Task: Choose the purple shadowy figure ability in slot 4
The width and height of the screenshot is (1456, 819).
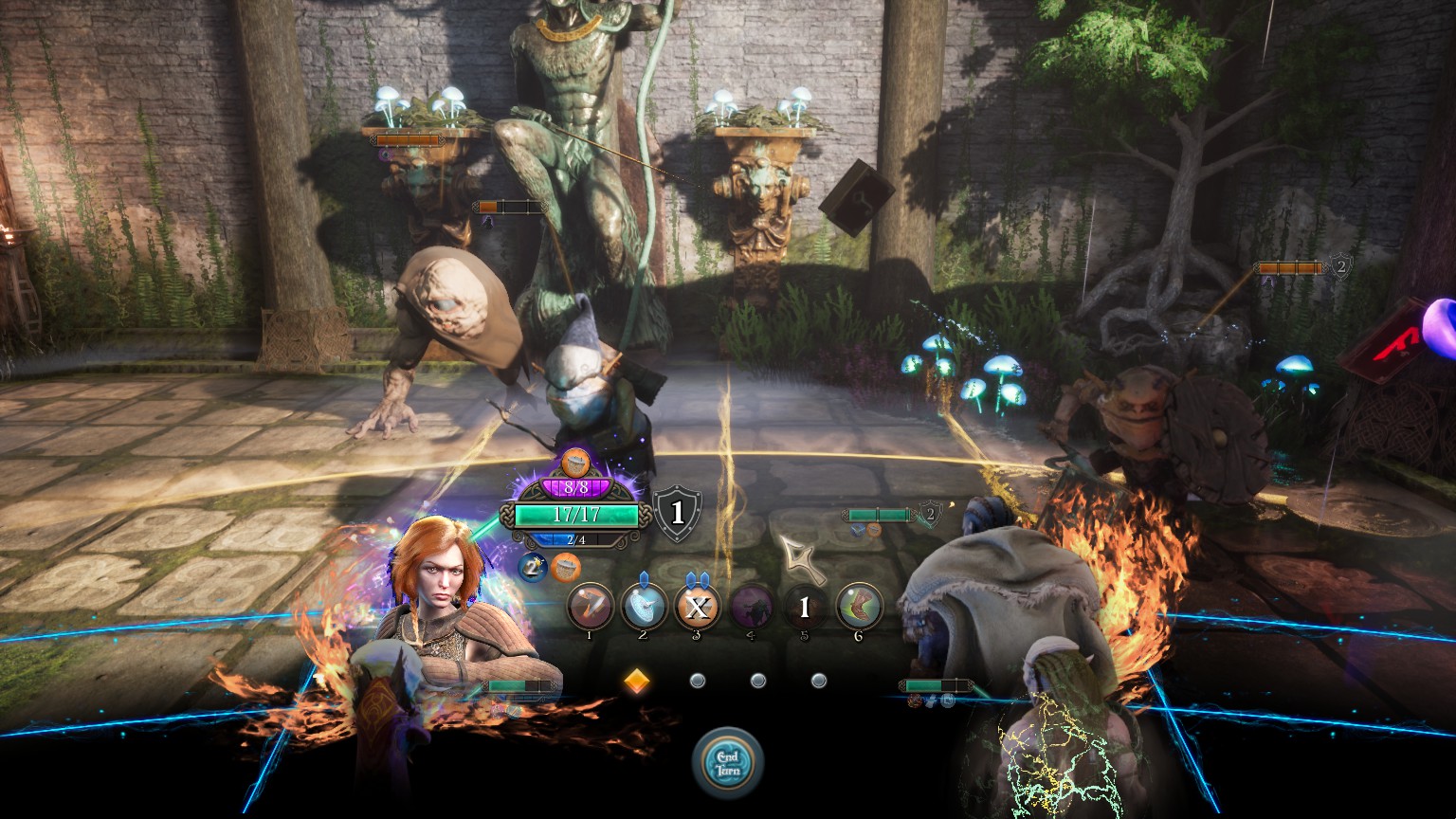Action: (751, 606)
